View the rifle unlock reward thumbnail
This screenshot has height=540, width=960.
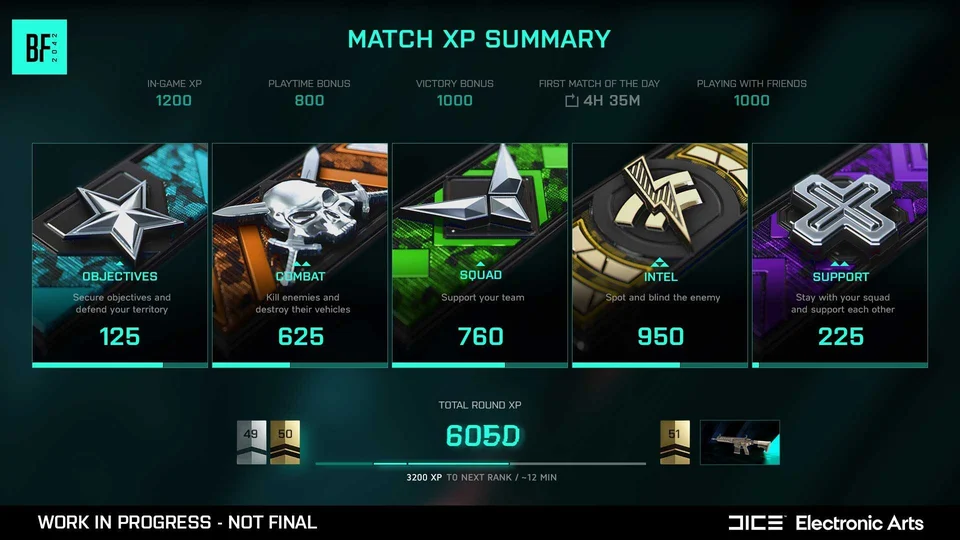pyautogui.click(x=740, y=442)
